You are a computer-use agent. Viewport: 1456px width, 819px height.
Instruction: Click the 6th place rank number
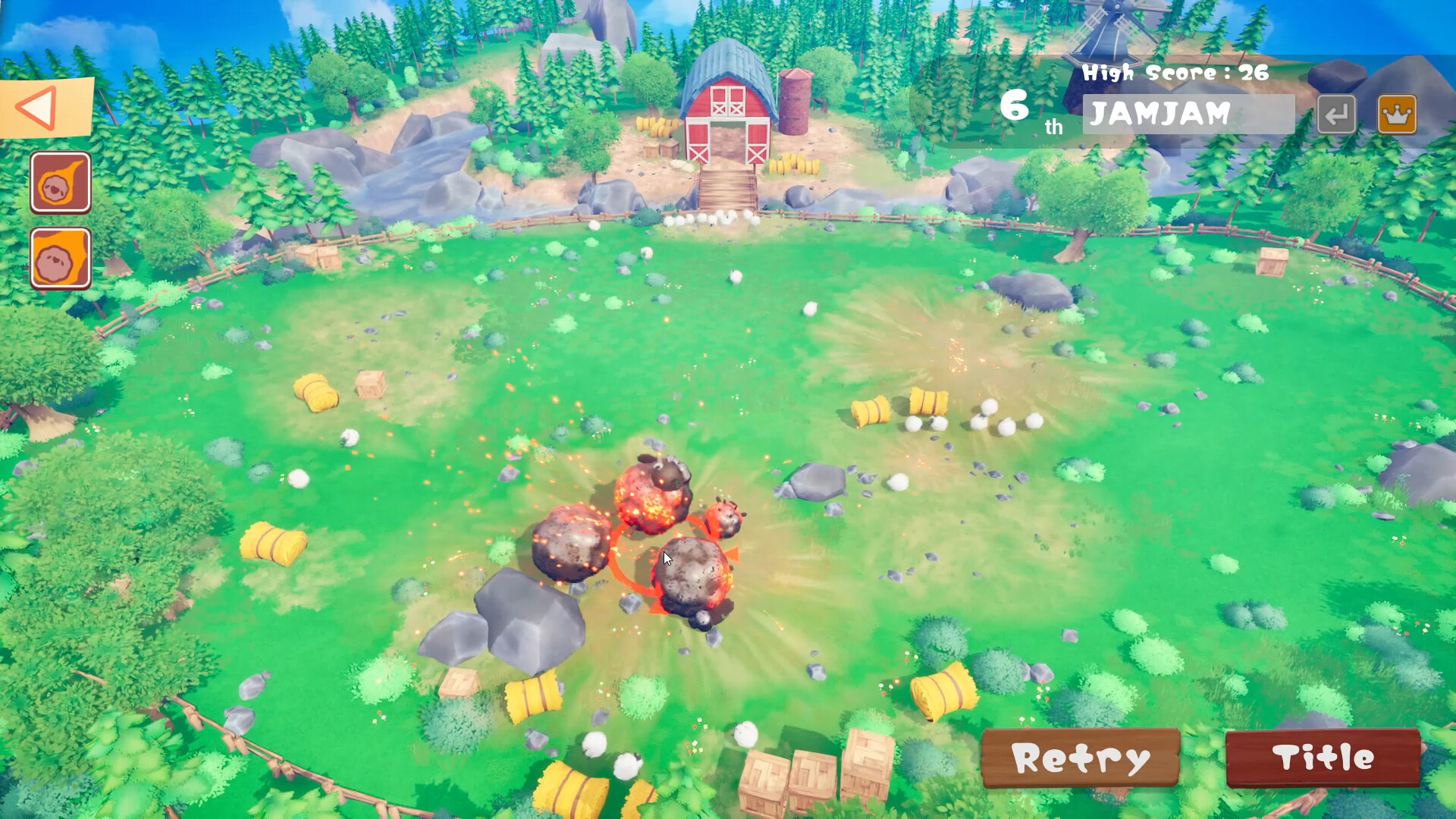[x=1016, y=106]
